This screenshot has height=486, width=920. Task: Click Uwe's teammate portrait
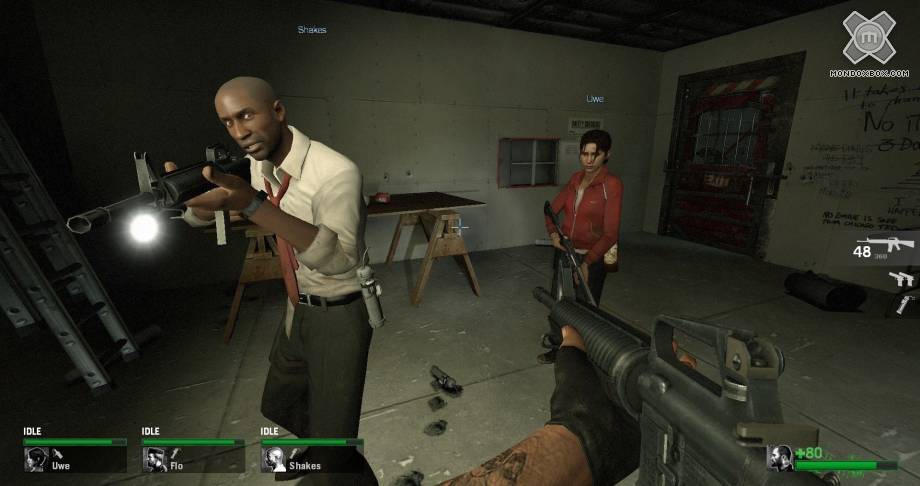(37, 459)
